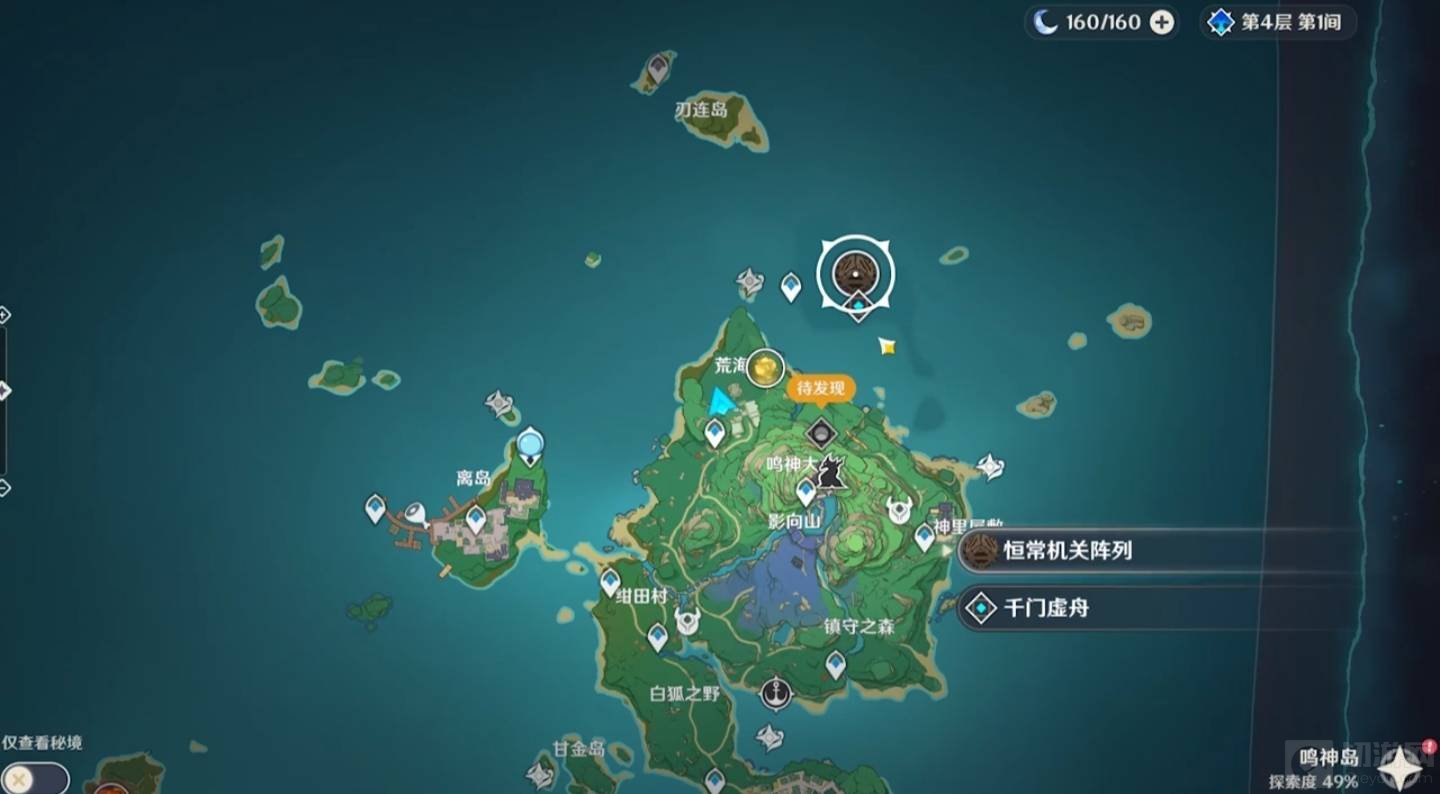This screenshot has width=1440, height=794.
Task: Choose 千门虚舟 from the marker list
Action: click(1045, 607)
